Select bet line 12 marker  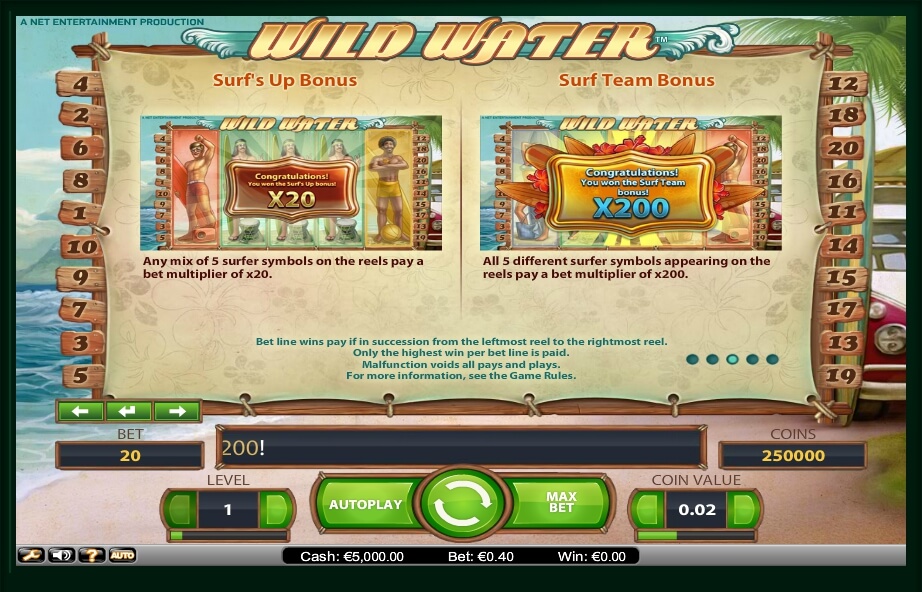pos(845,84)
